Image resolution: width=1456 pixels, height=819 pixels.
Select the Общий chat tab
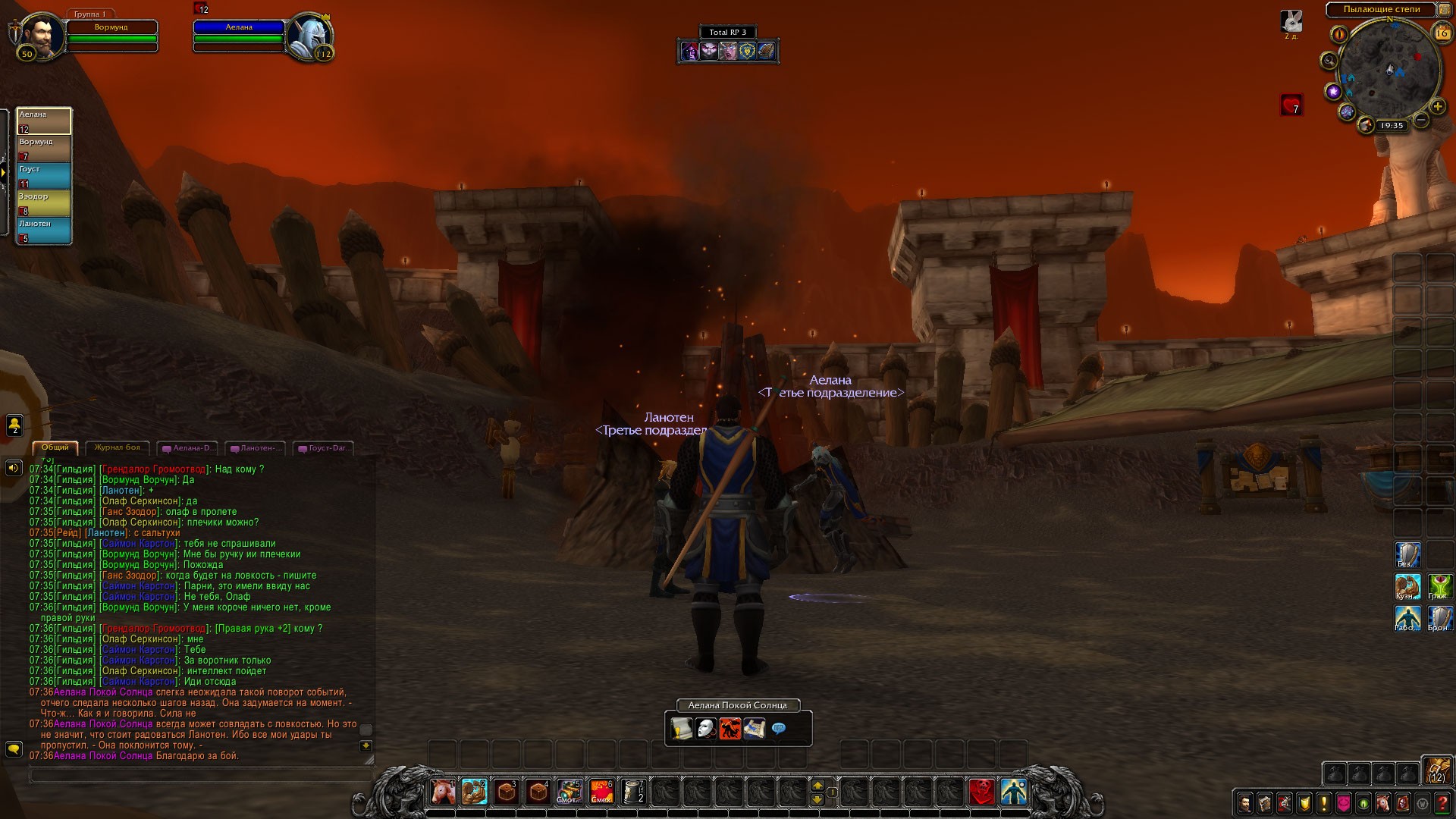[x=55, y=447]
